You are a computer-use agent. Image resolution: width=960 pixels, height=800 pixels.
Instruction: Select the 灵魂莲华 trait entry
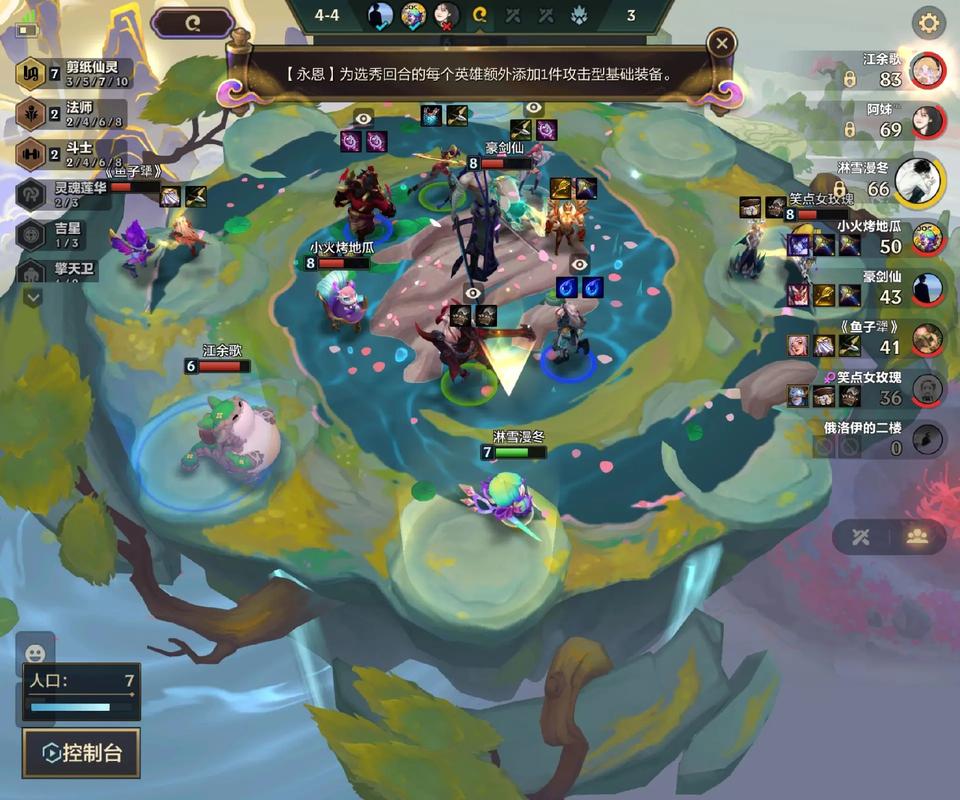coord(70,194)
